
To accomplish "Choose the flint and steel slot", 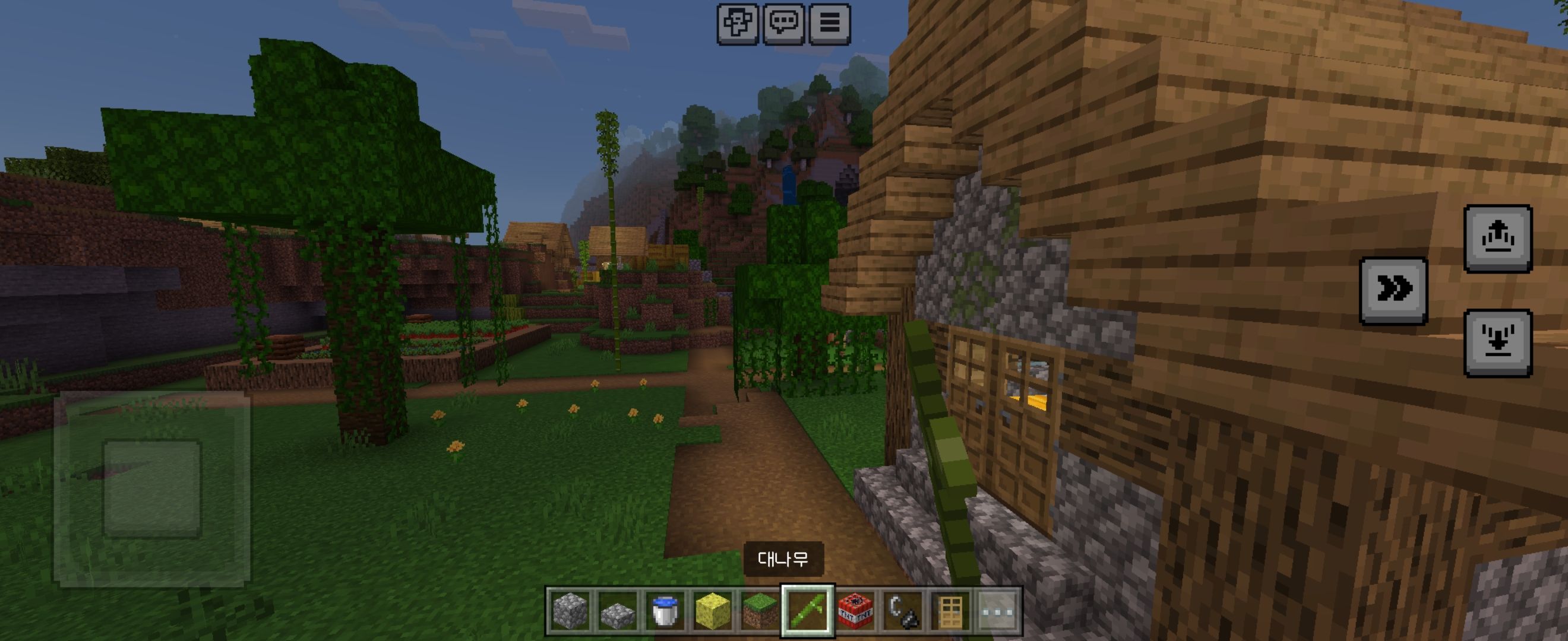I will pos(903,610).
